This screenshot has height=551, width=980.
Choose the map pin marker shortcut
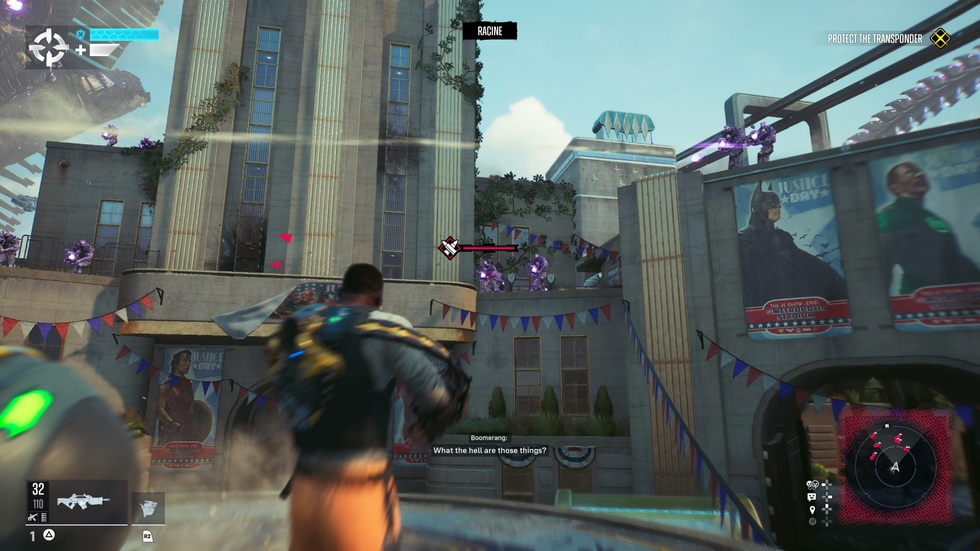(x=813, y=510)
